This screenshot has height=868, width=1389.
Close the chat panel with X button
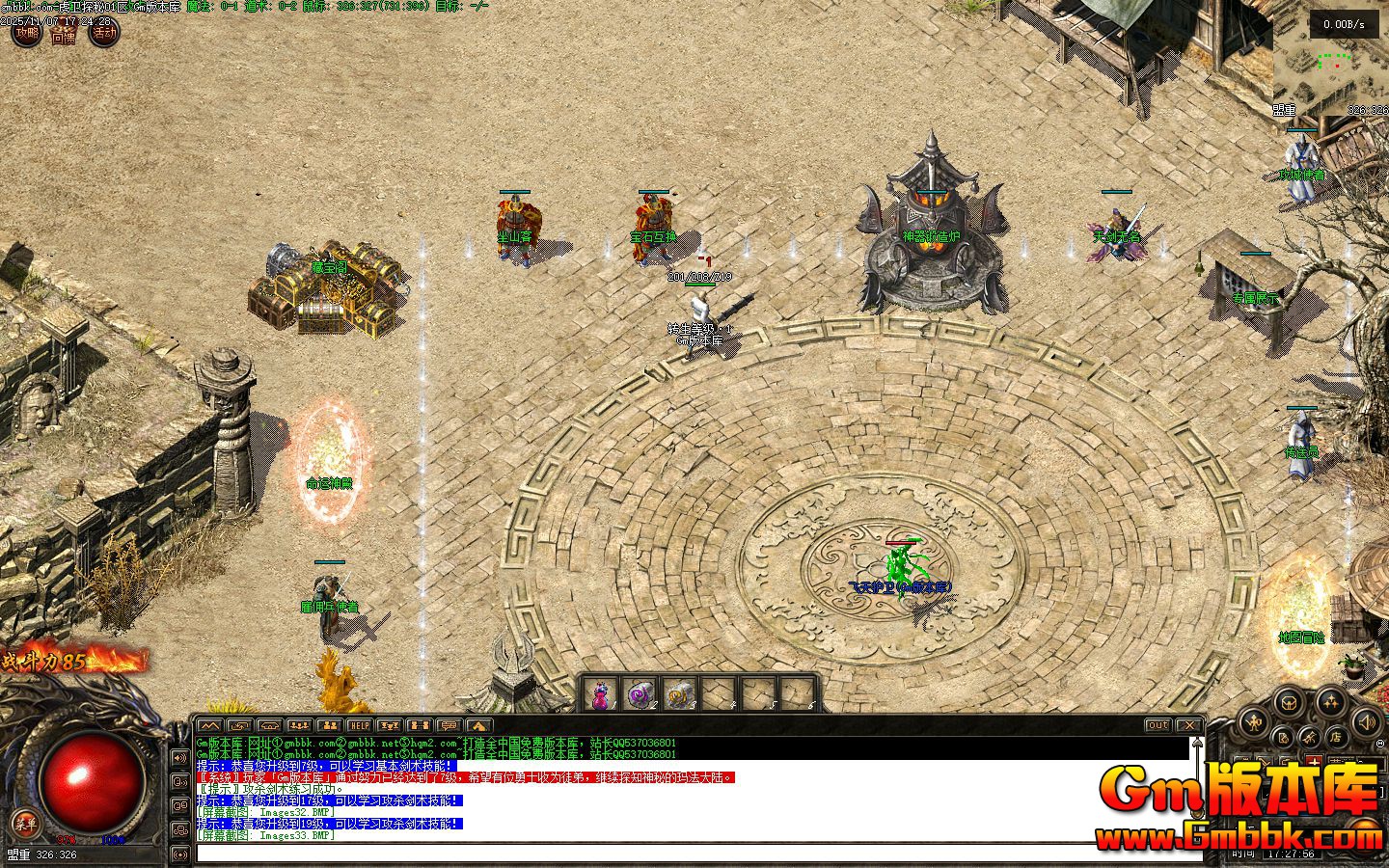(1189, 725)
